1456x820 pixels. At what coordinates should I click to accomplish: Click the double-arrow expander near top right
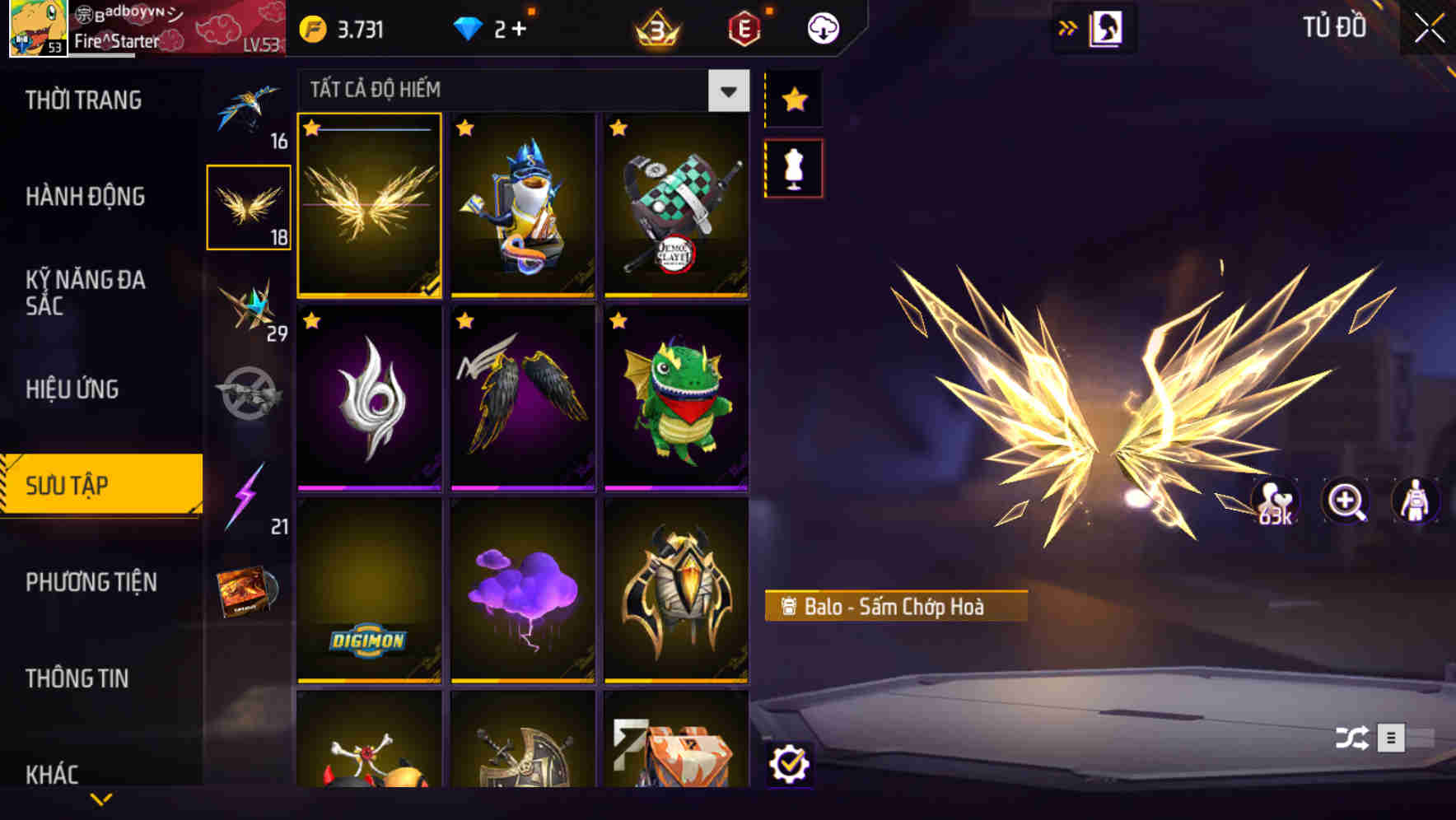click(1068, 26)
